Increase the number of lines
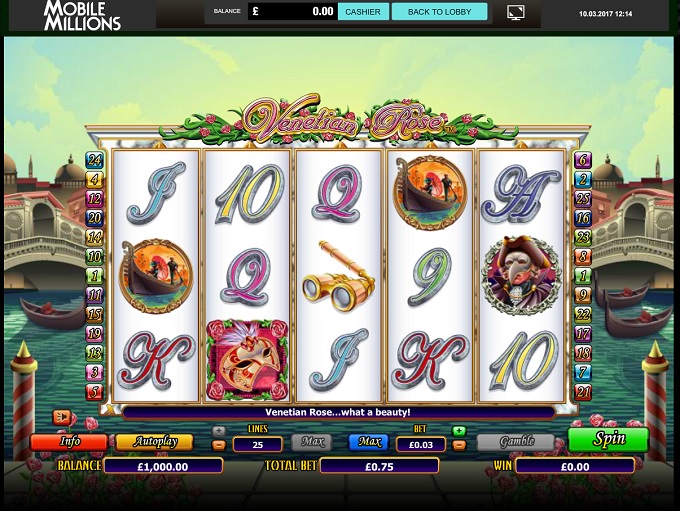This screenshot has width=680, height=511. coord(219,432)
